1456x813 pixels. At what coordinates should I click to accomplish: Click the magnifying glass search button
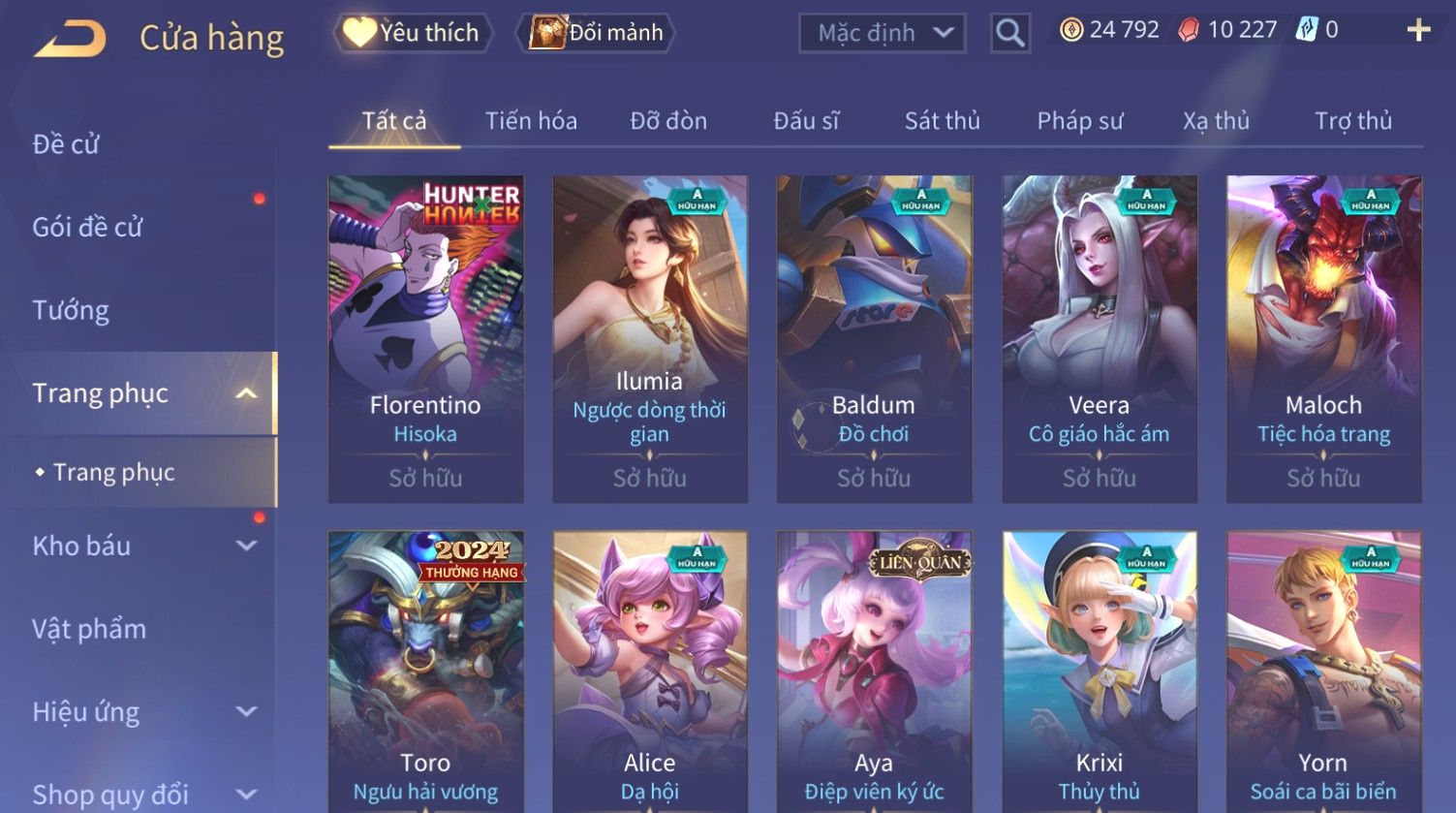pyautogui.click(x=1009, y=34)
